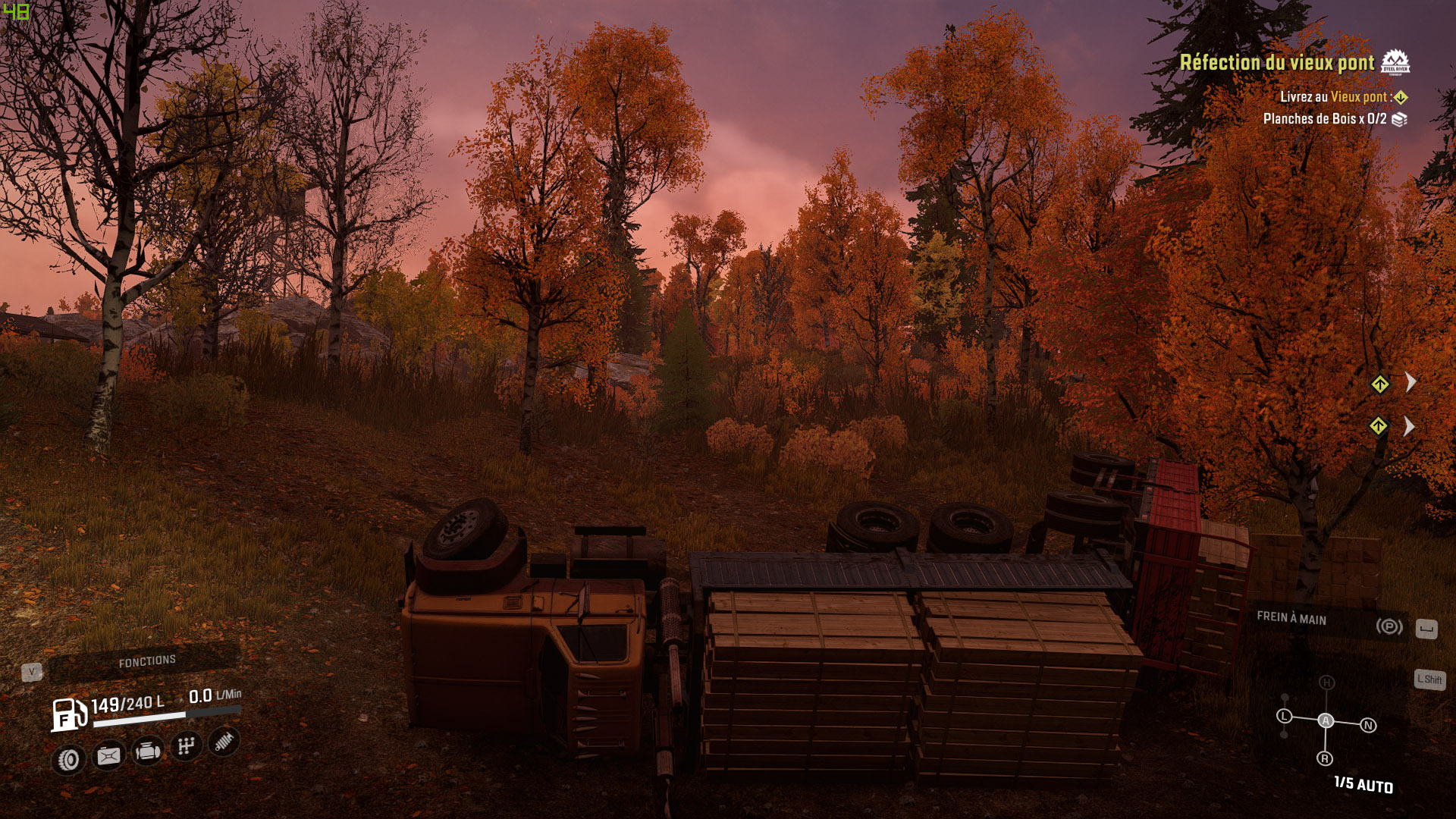Select the A automatic gear
1456x819 pixels.
tap(1326, 720)
